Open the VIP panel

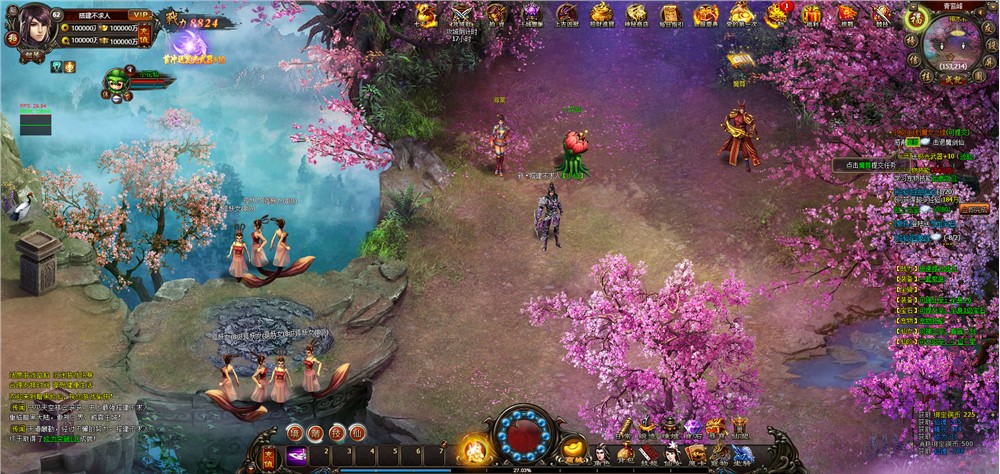click(x=141, y=16)
